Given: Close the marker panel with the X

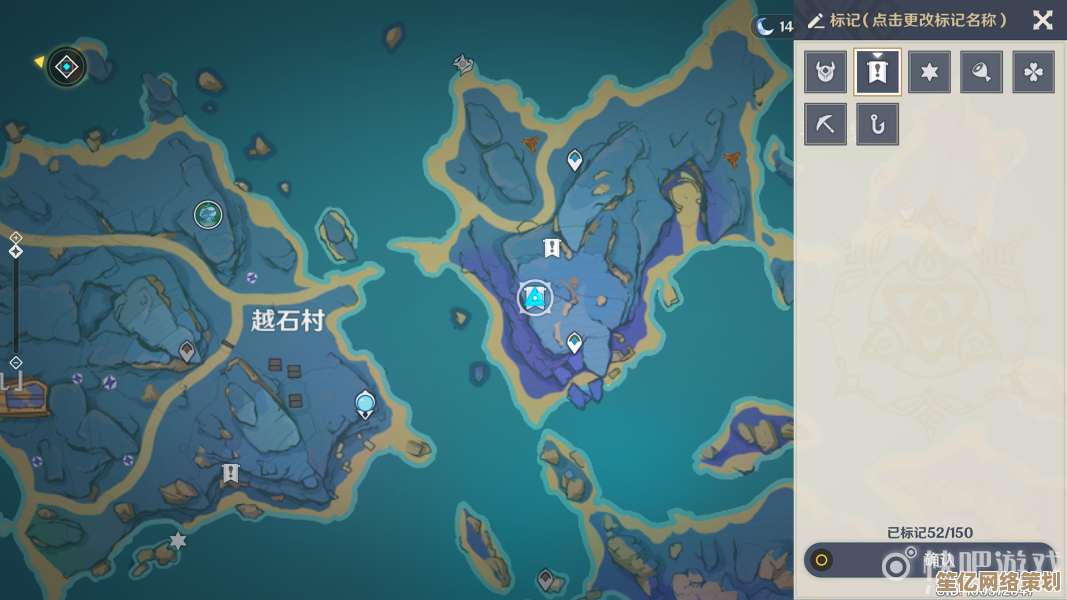Looking at the screenshot, I should click(x=1042, y=20).
